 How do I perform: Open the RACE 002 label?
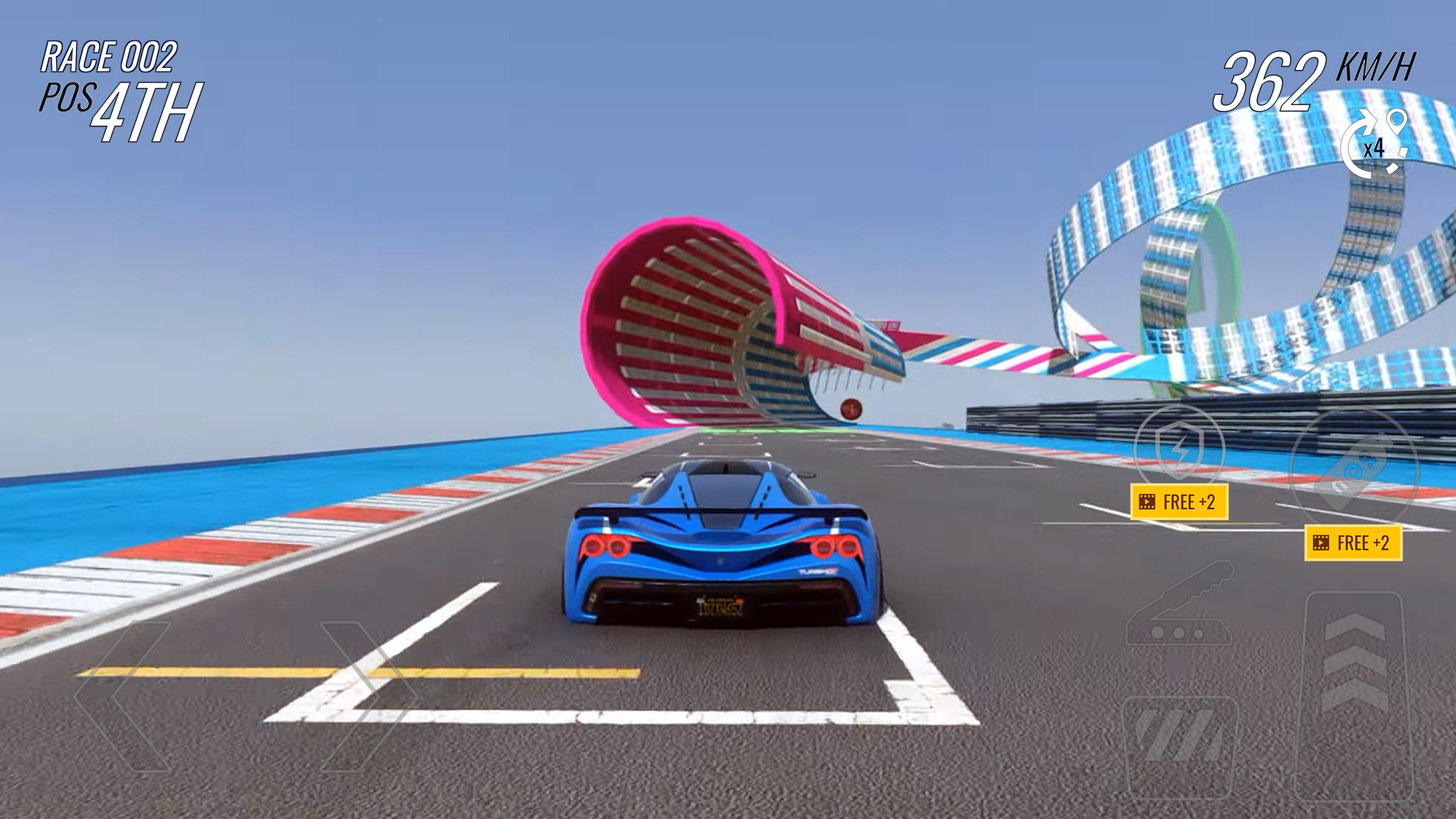click(109, 58)
